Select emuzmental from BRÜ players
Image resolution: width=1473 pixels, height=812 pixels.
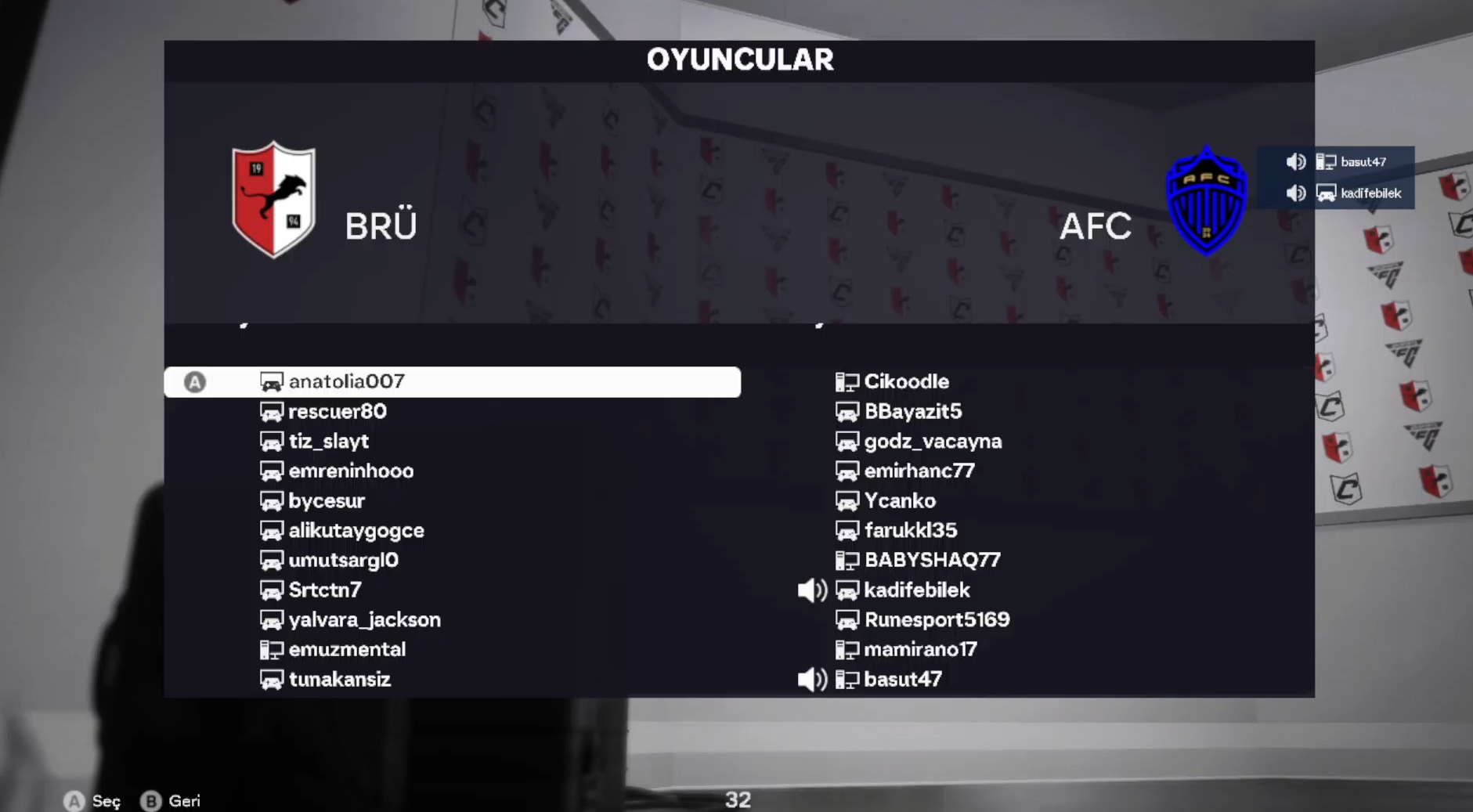coord(347,649)
